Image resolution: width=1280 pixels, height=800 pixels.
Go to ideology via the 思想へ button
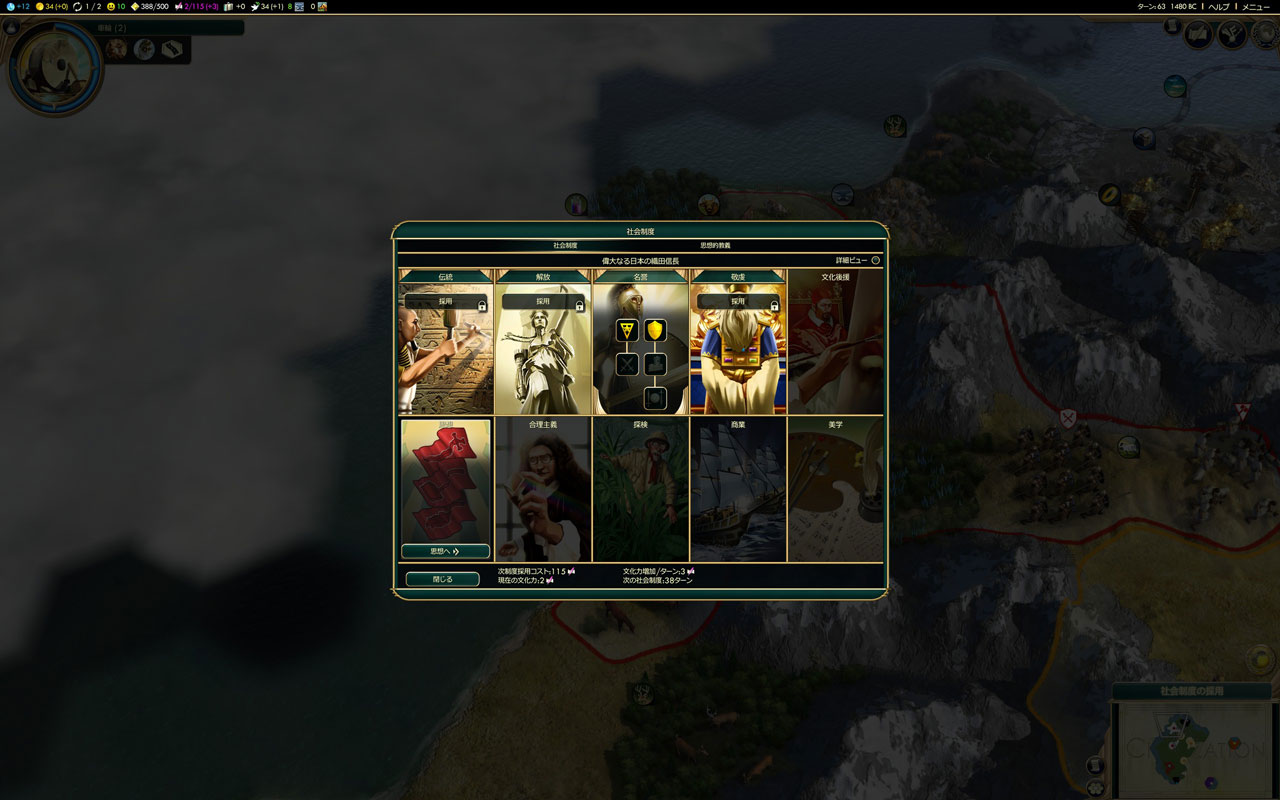pos(445,551)
